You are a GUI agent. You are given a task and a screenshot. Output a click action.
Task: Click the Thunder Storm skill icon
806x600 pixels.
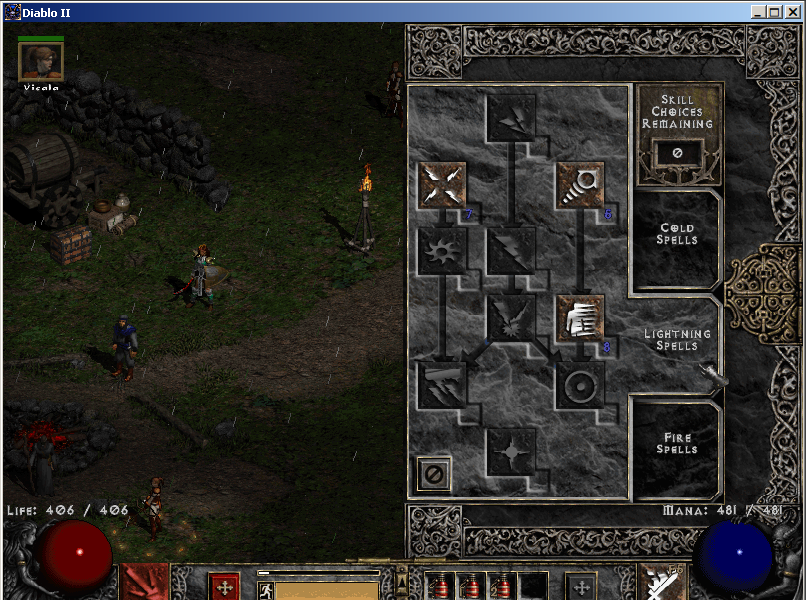(441, 385)
